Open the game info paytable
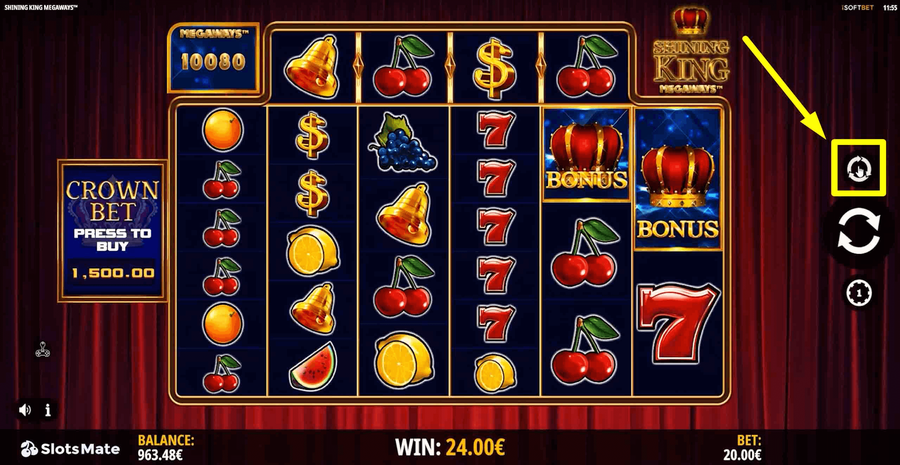The image size is (900, 465). (x=47, y=409)
